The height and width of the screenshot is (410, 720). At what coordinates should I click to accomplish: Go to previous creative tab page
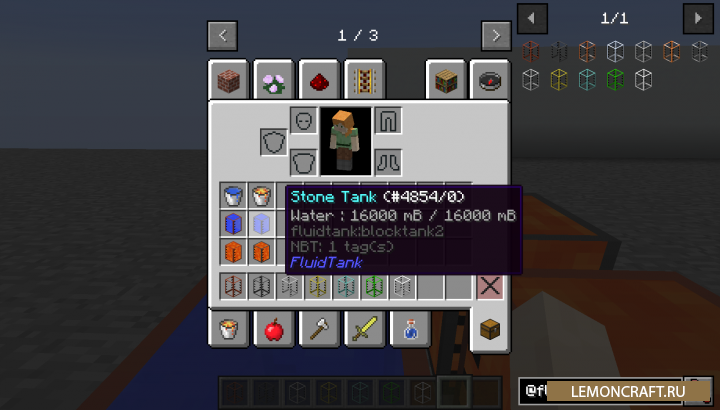pos(222,36)
